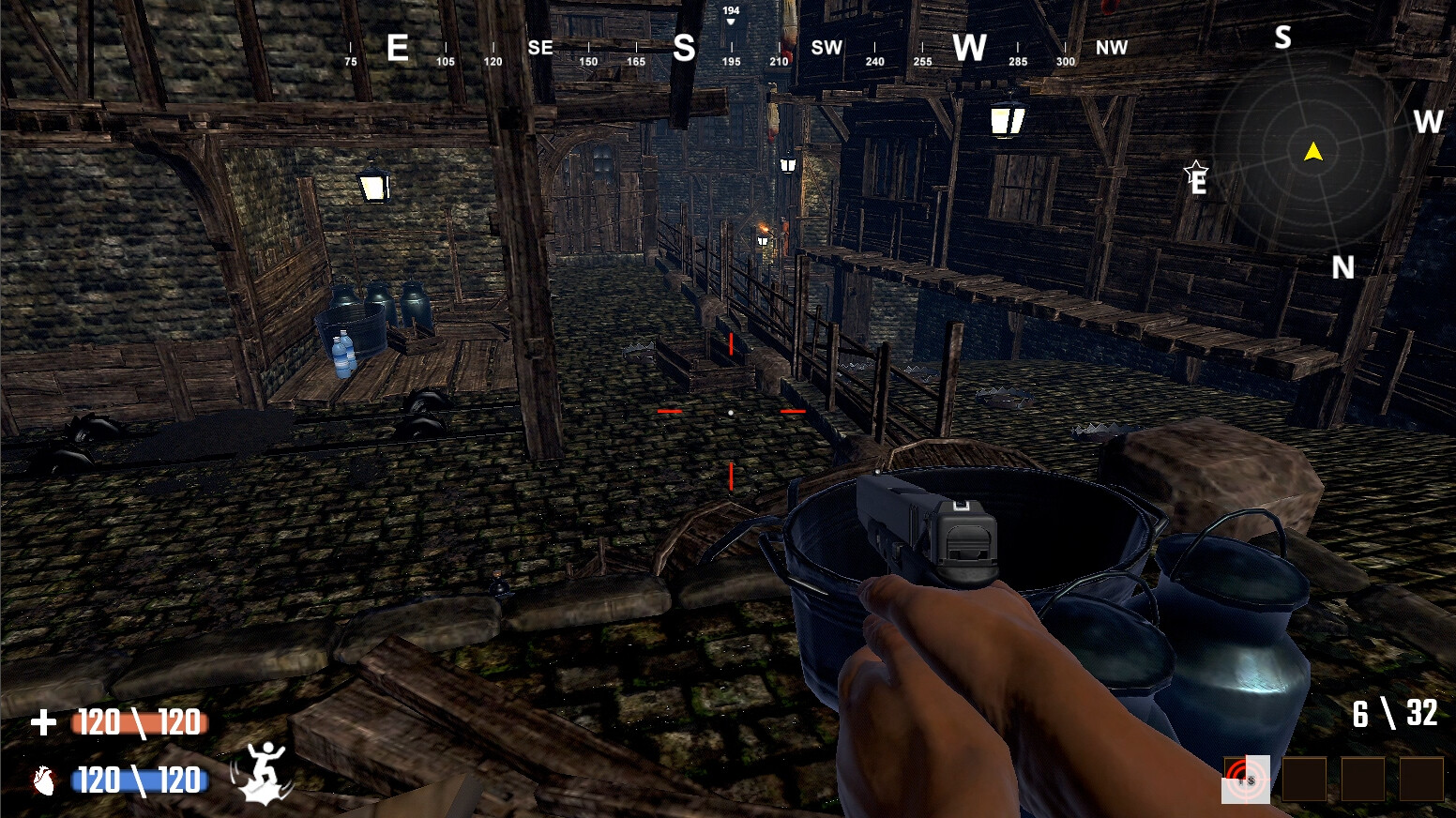Click the W marker on the minimap compass

[x=1428, y=122]
